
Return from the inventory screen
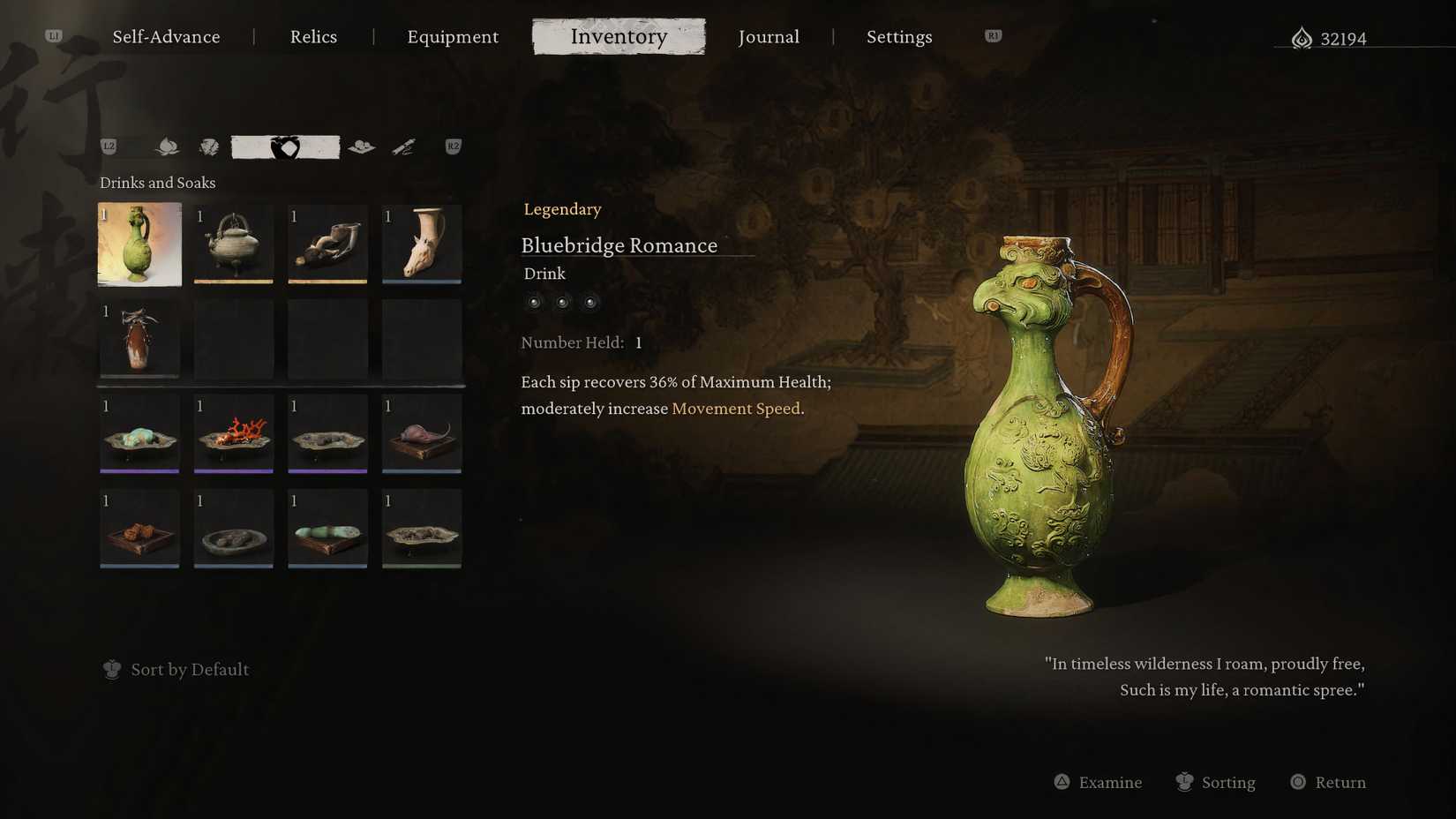click(1329, 783)
